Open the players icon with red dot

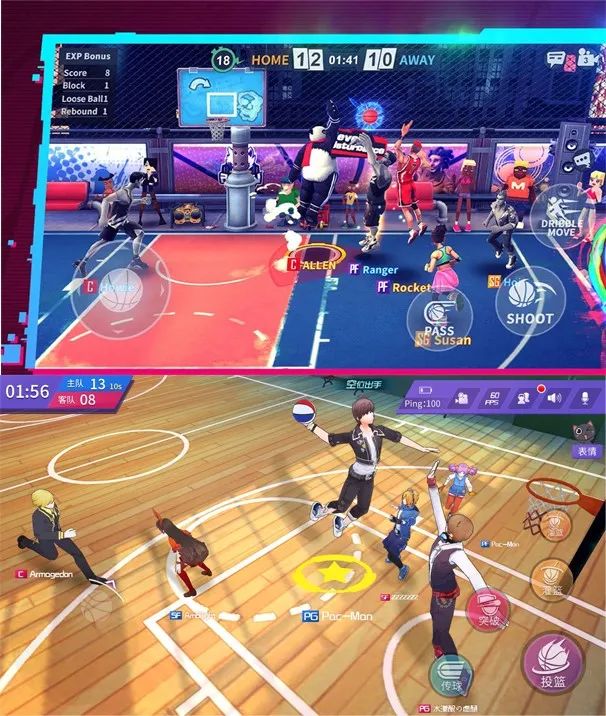pos(523,398)
